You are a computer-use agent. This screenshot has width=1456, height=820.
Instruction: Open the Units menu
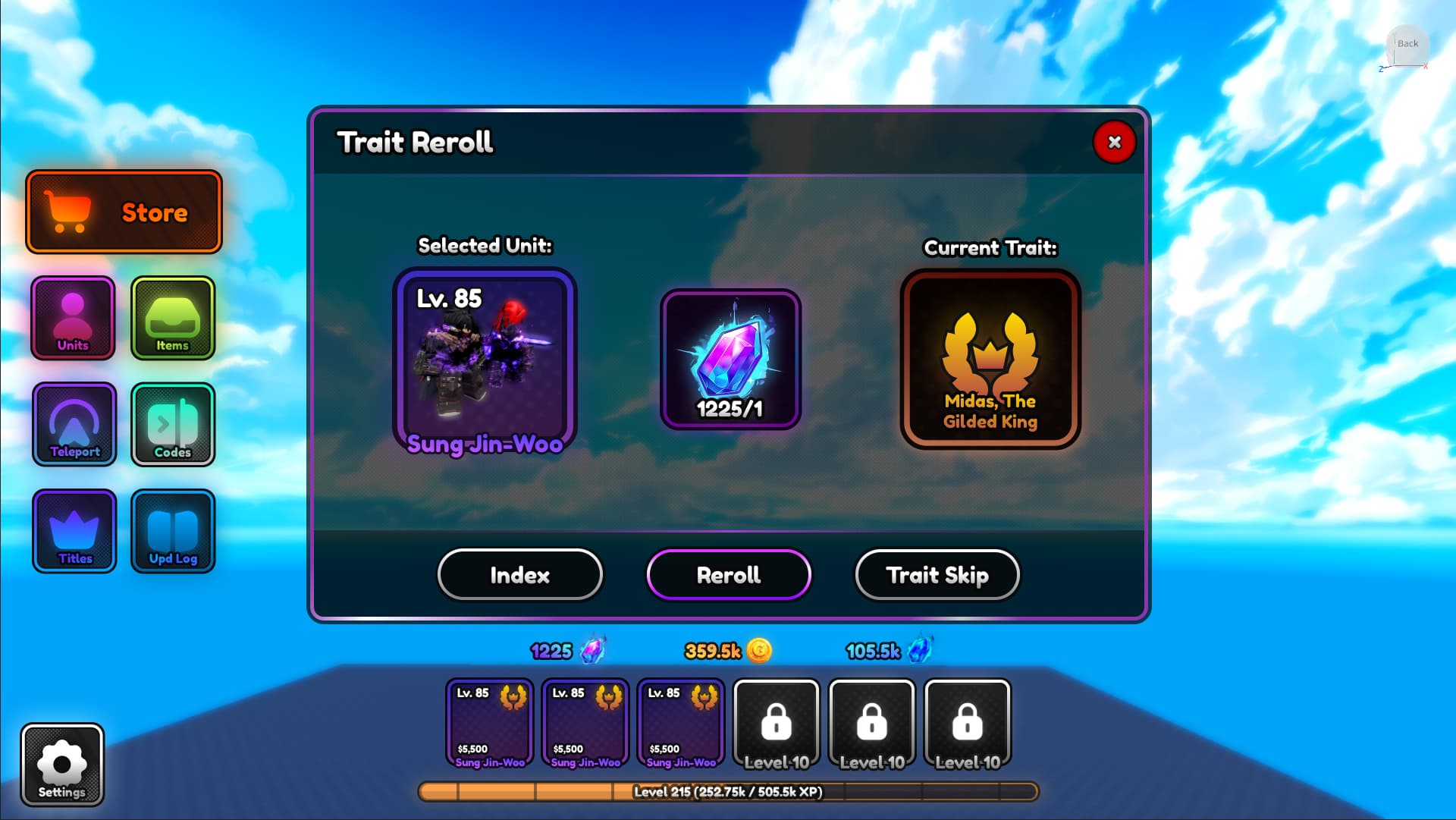[x=73, y=318]
